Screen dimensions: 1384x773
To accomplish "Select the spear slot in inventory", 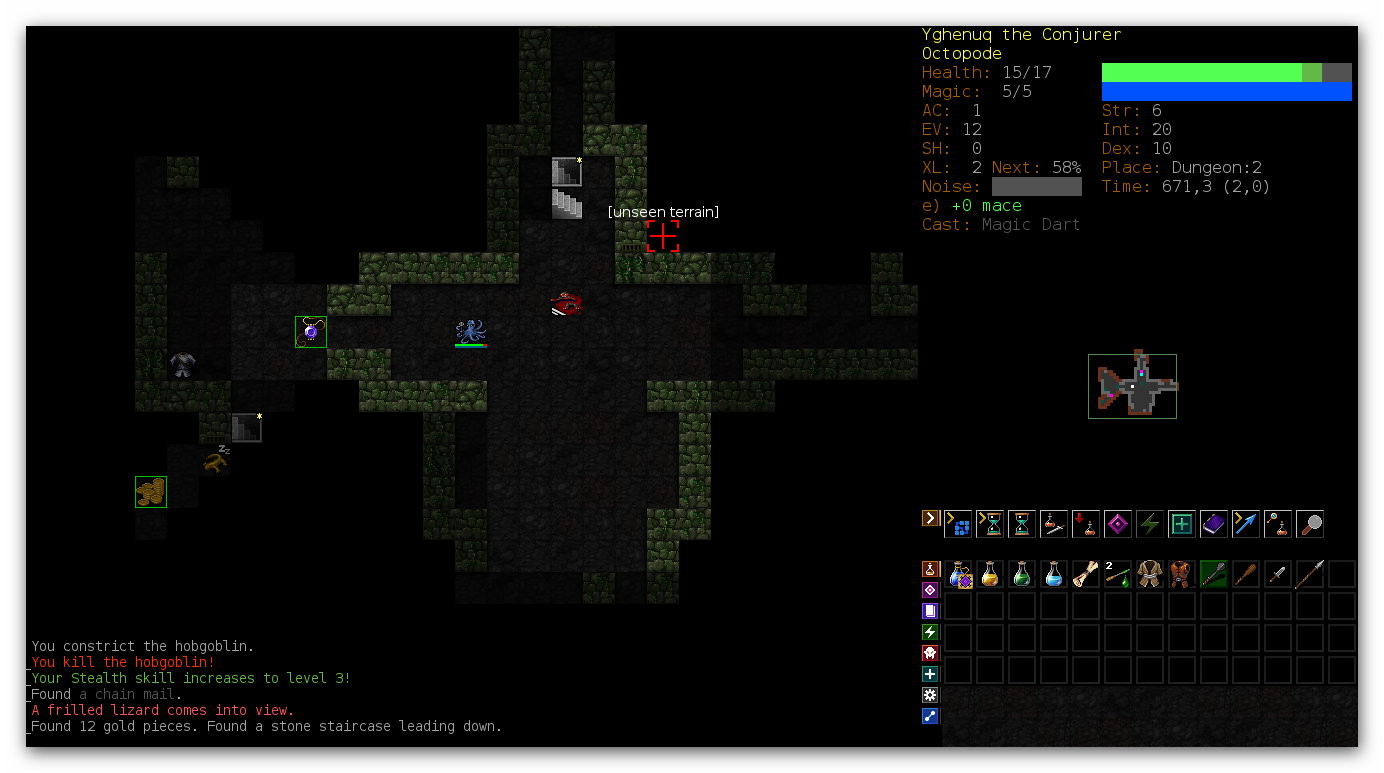I will (1310, 574).
